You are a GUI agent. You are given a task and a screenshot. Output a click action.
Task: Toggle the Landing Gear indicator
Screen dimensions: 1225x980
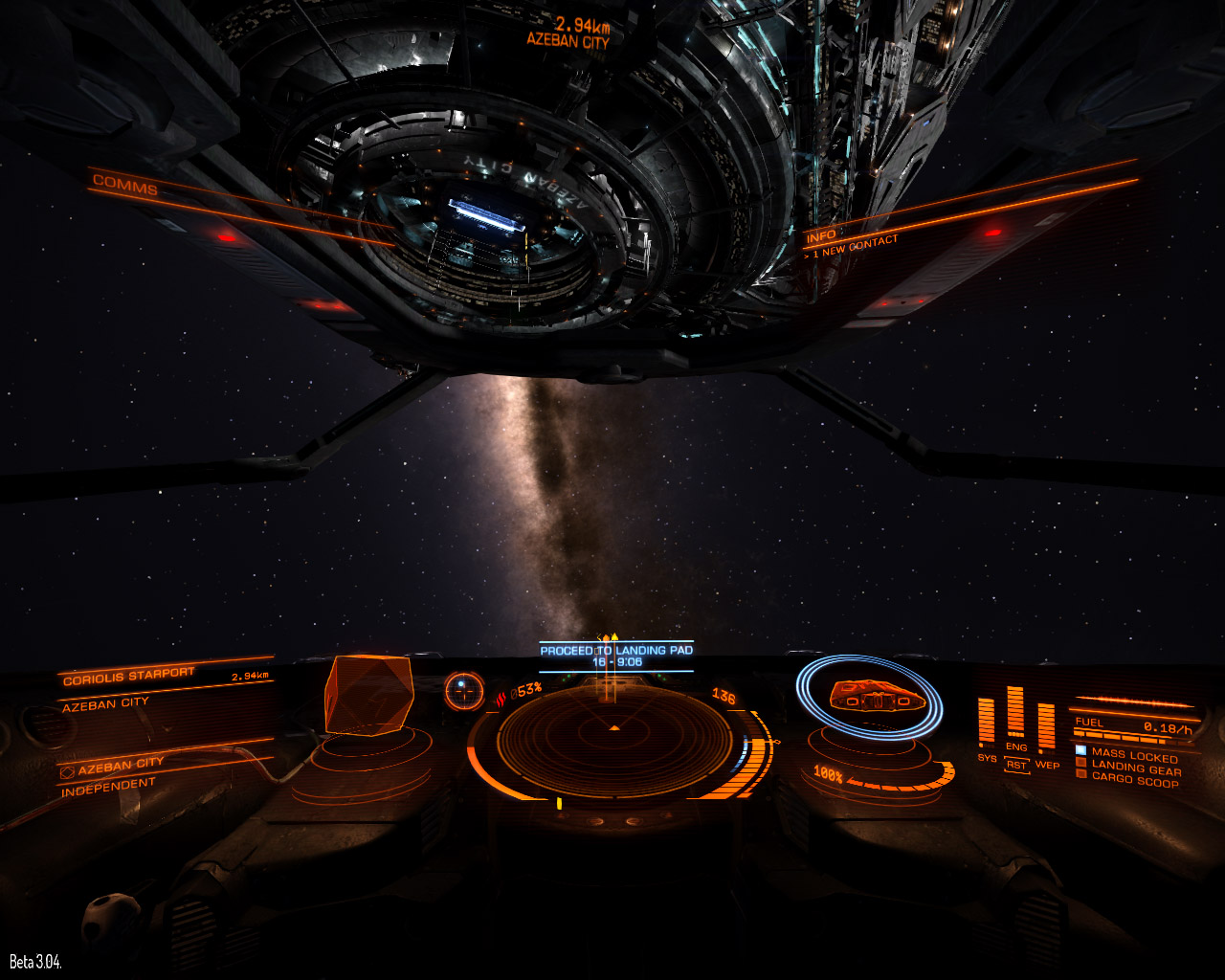click(1135, 768)
